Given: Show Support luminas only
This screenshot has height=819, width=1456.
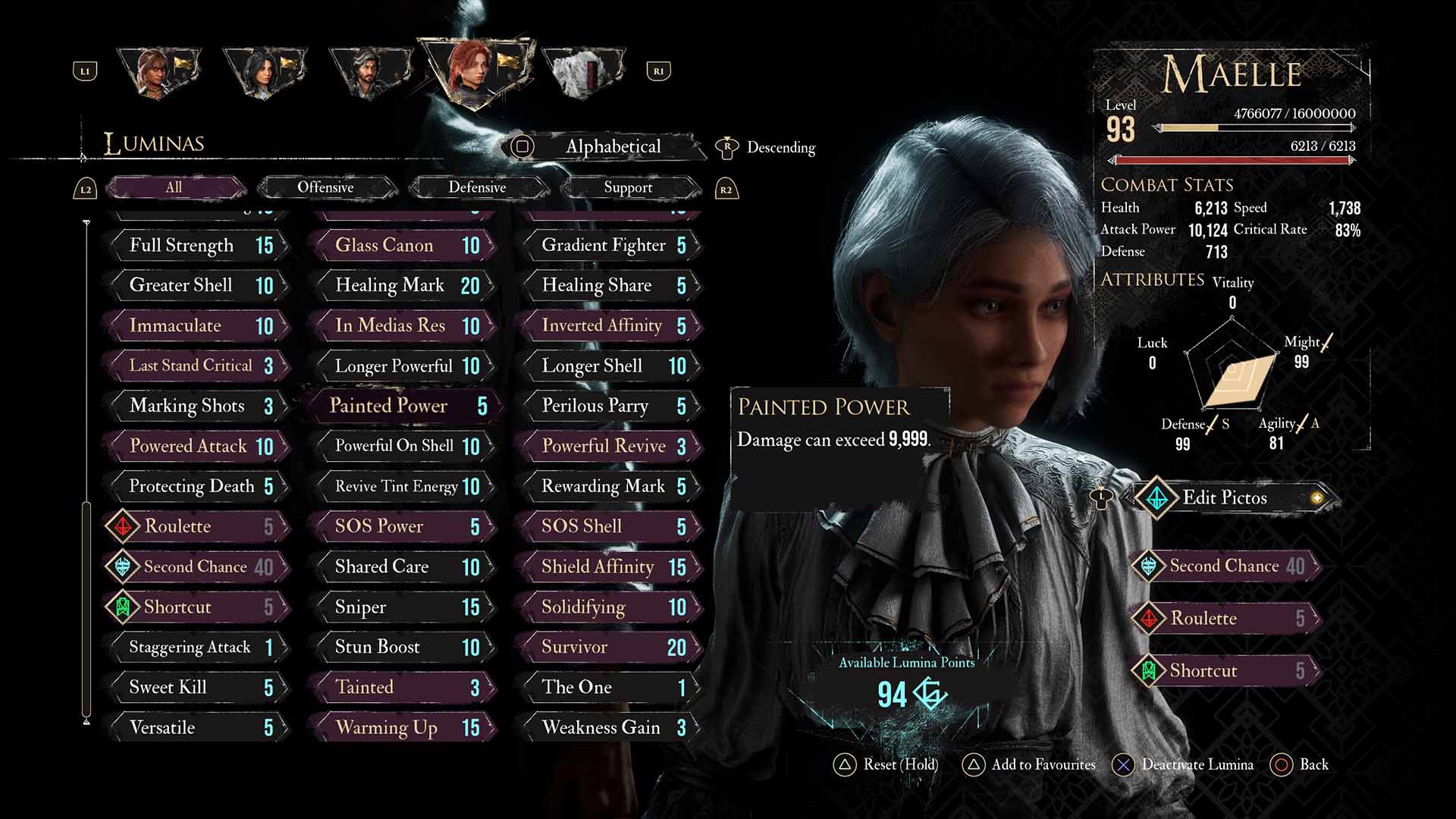Looking at the screenshot, I should tap(628, 187).
